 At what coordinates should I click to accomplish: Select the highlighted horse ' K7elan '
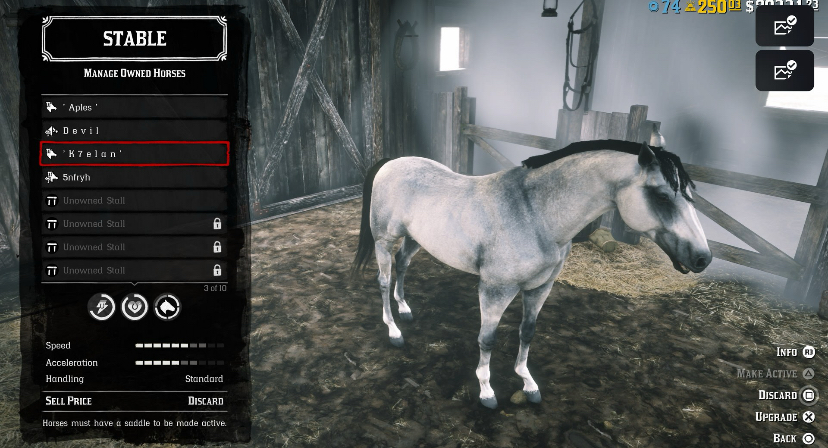134,153
